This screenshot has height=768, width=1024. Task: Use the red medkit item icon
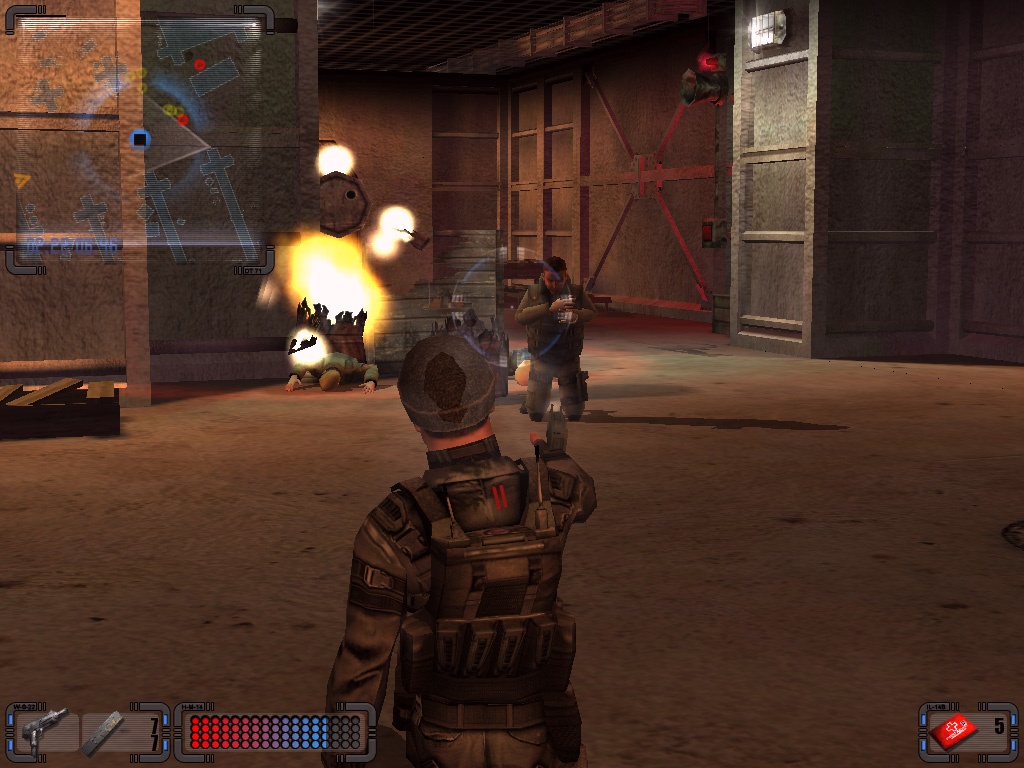tap(953, 732)
